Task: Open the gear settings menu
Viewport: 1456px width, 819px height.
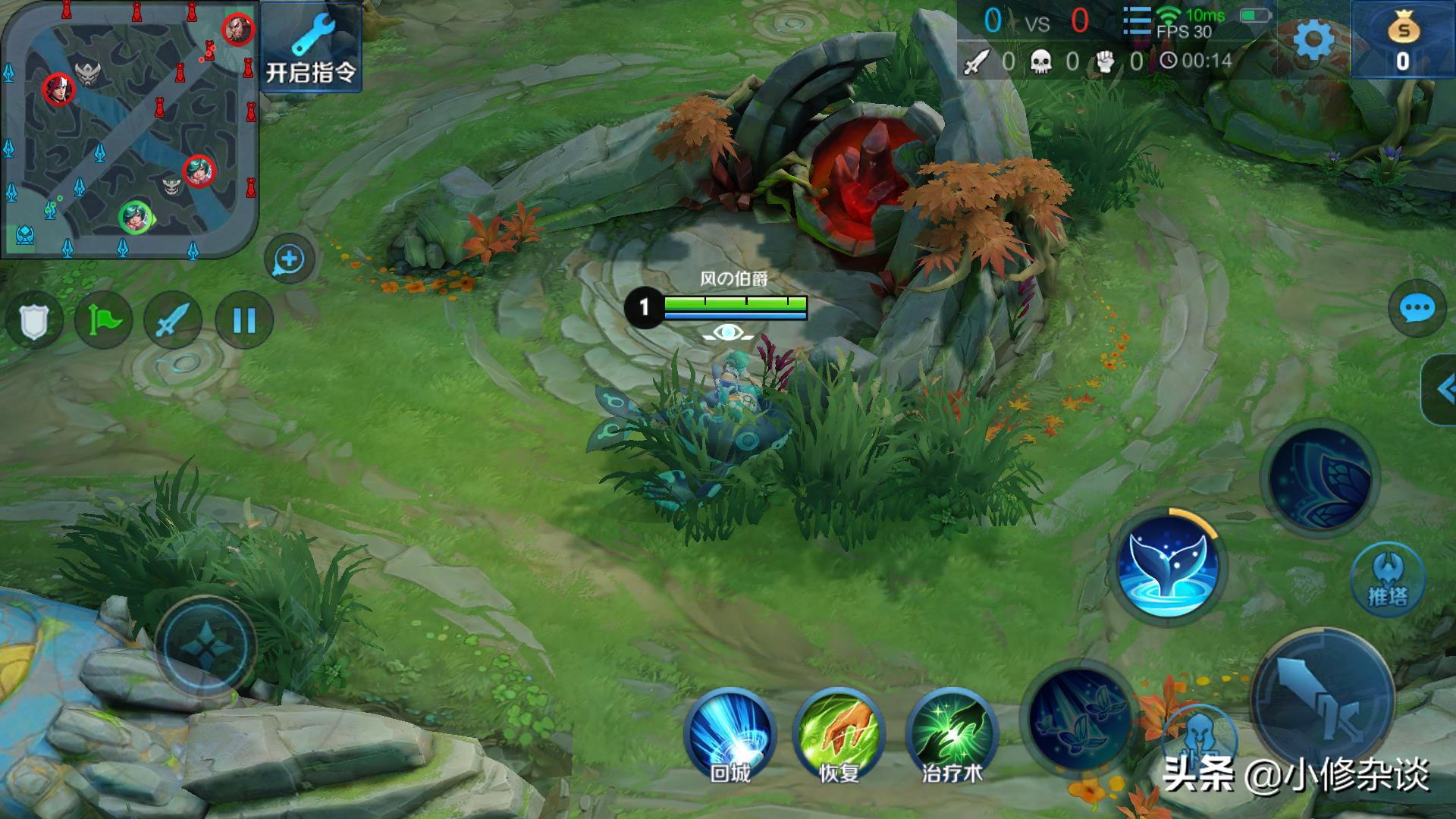Action: tap(1313, 39)
